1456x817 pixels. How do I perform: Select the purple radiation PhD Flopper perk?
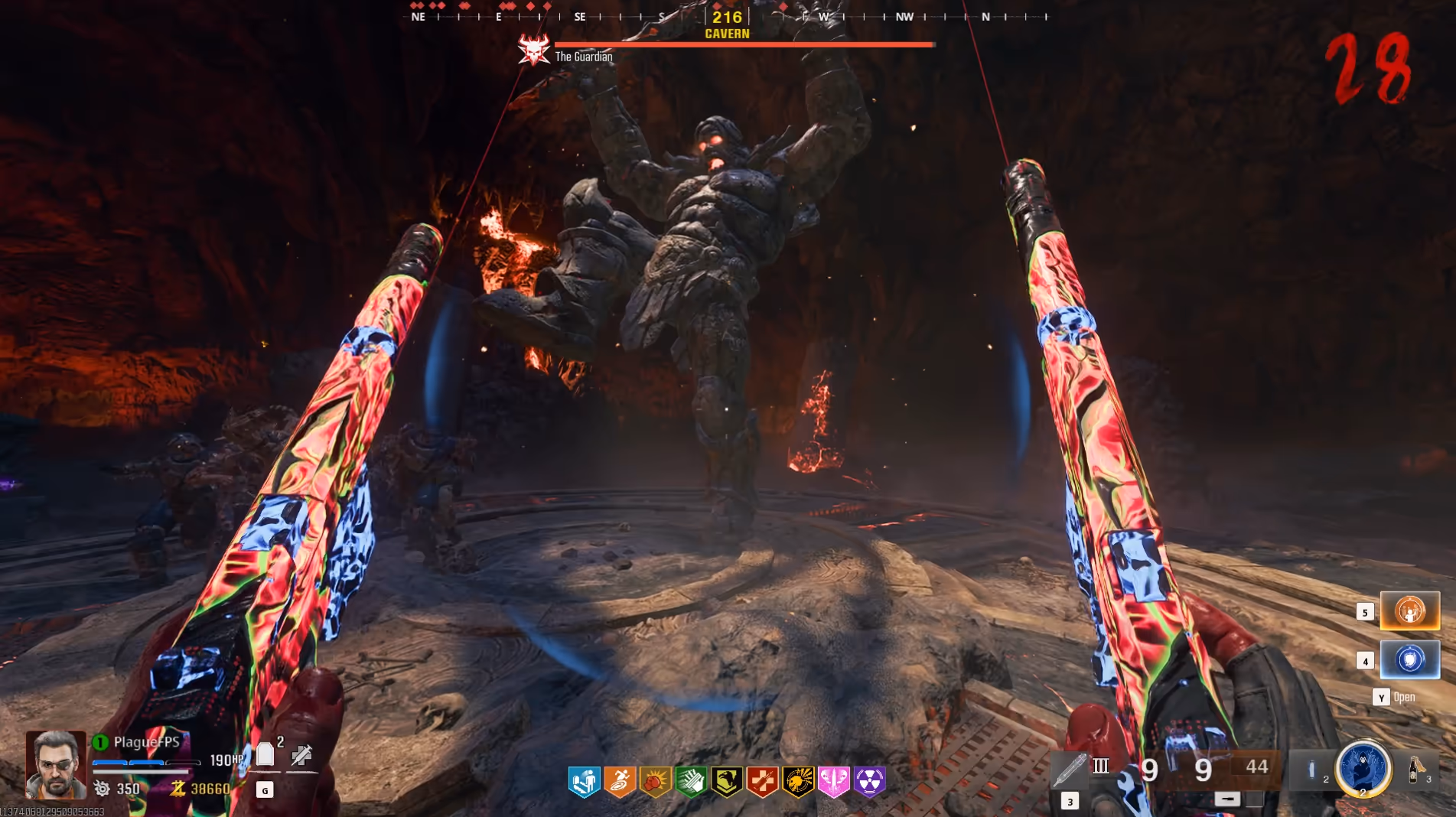click(x=870, y=781)
